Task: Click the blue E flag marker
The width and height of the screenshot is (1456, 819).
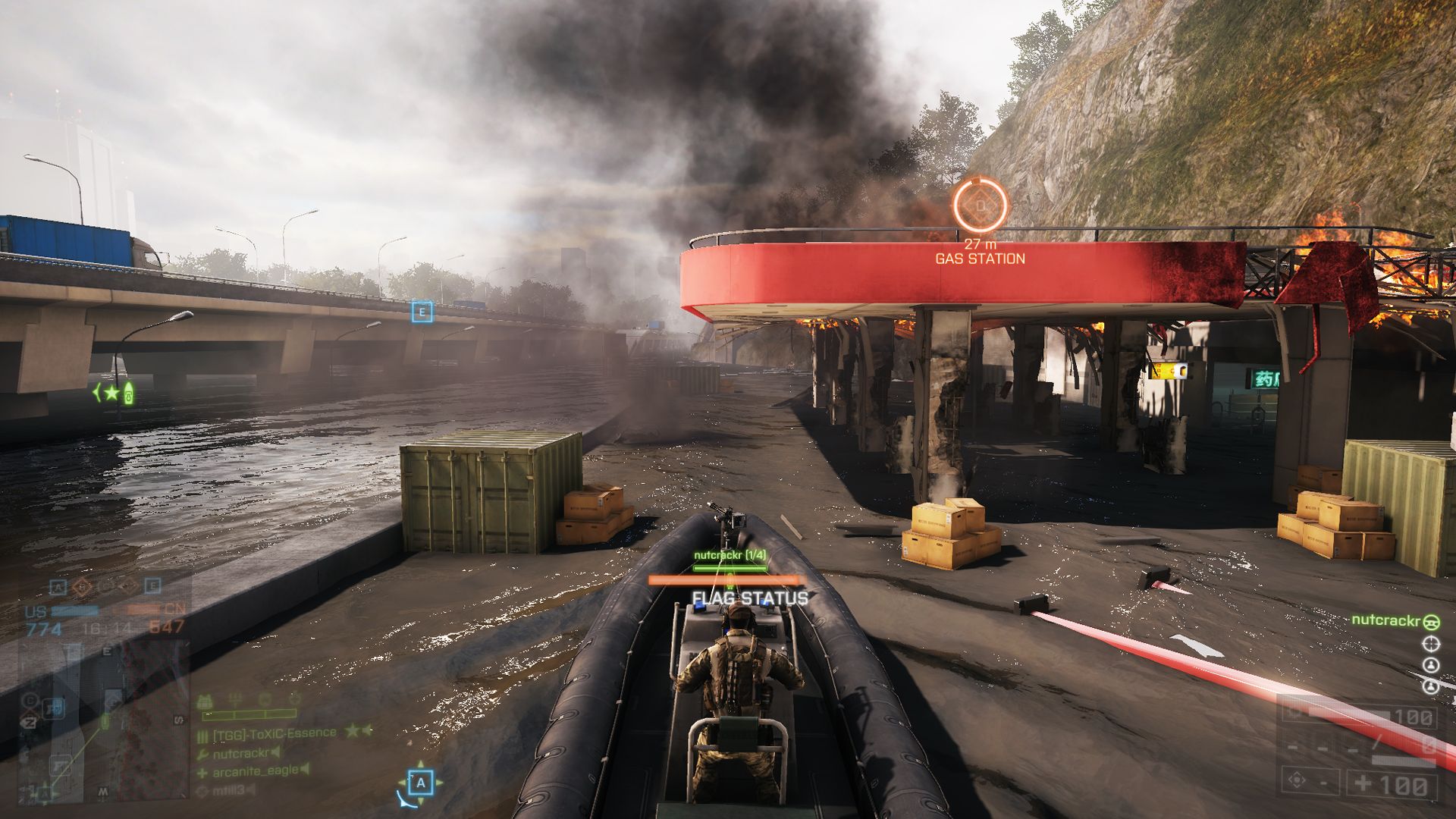Action: (422, 311)
